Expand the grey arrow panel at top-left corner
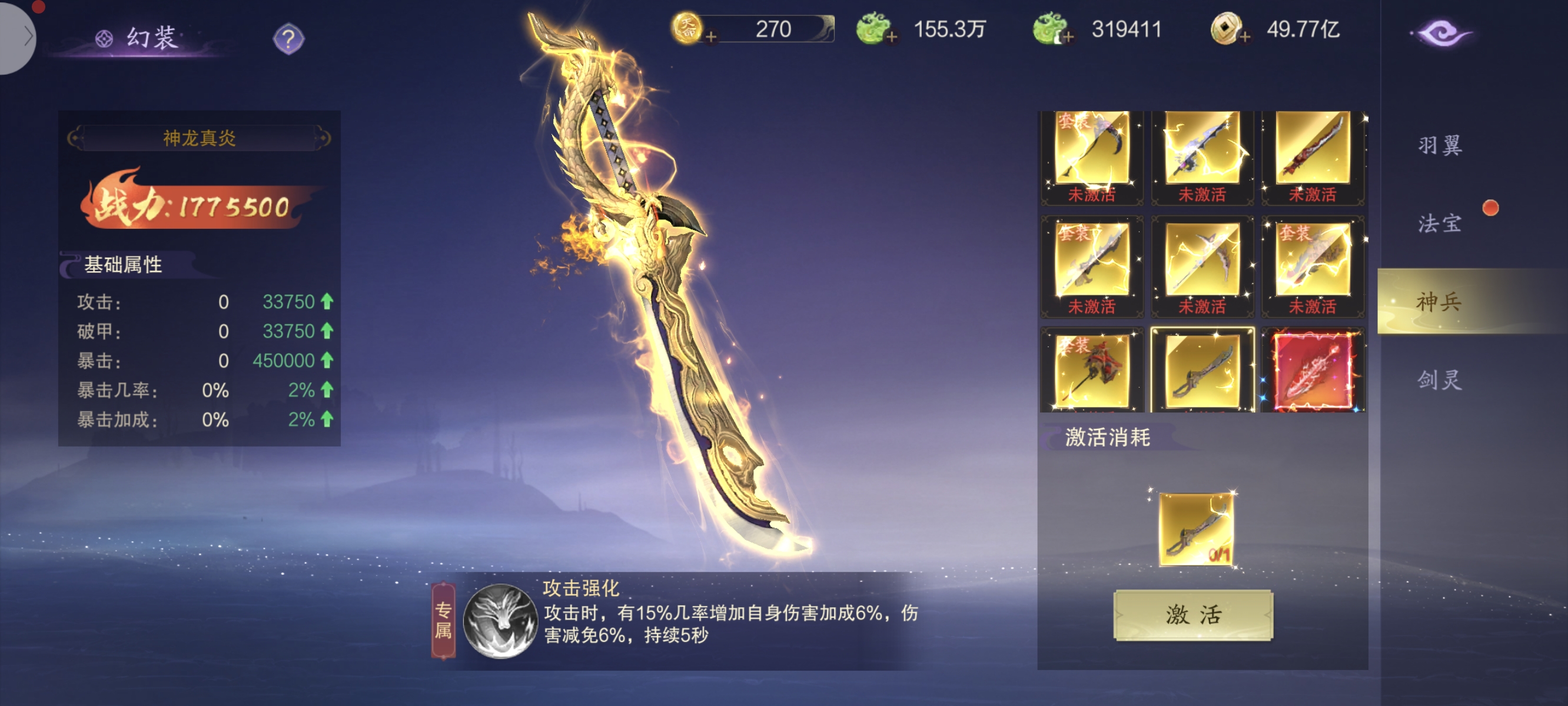Screen dimensions: 1568x706 coord(18,36)
